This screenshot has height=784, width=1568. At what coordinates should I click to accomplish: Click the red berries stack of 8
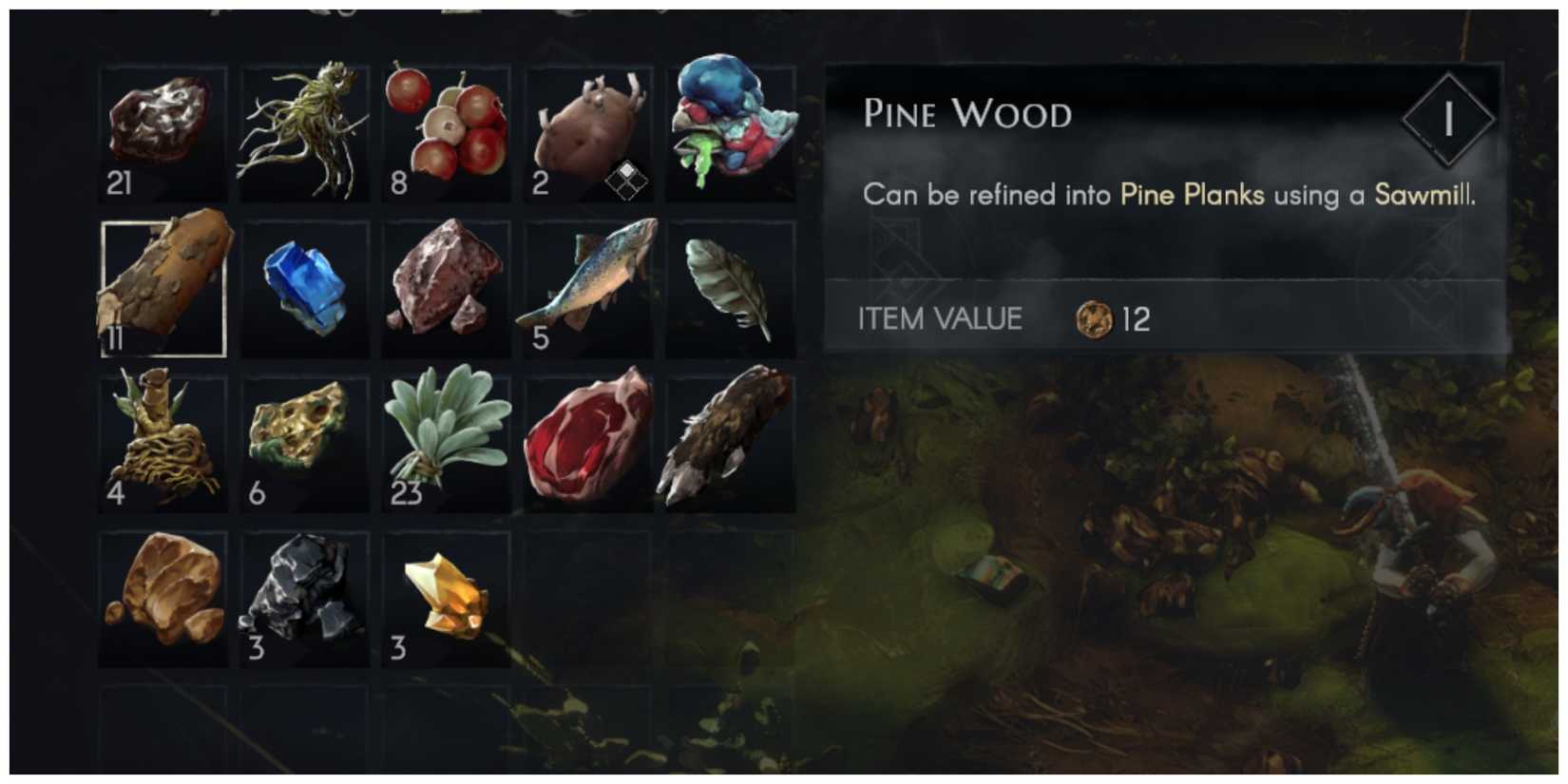point(447,131)
